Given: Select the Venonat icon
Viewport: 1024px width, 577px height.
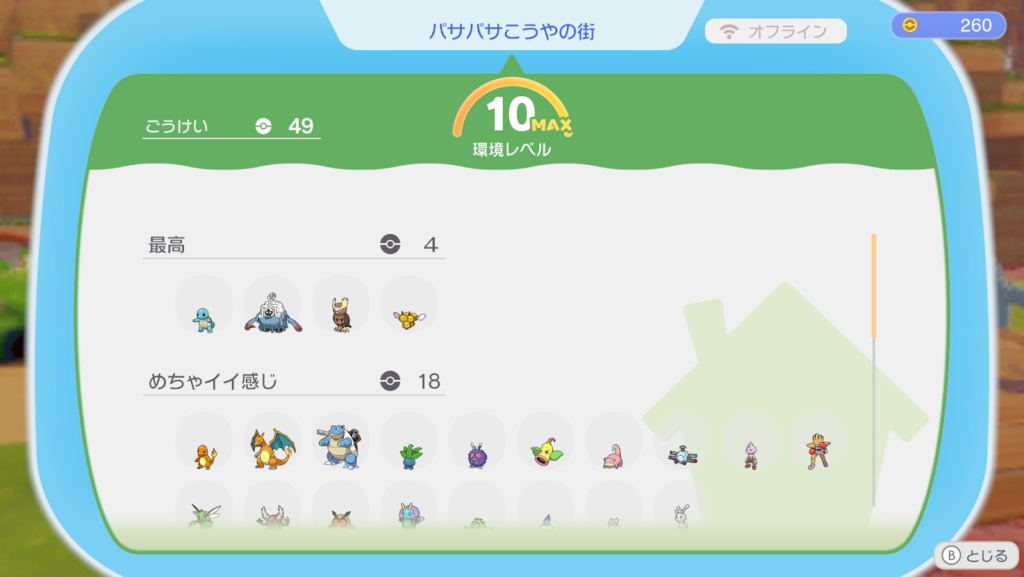Looking at the screenshot, I should [x=477, y=456].
